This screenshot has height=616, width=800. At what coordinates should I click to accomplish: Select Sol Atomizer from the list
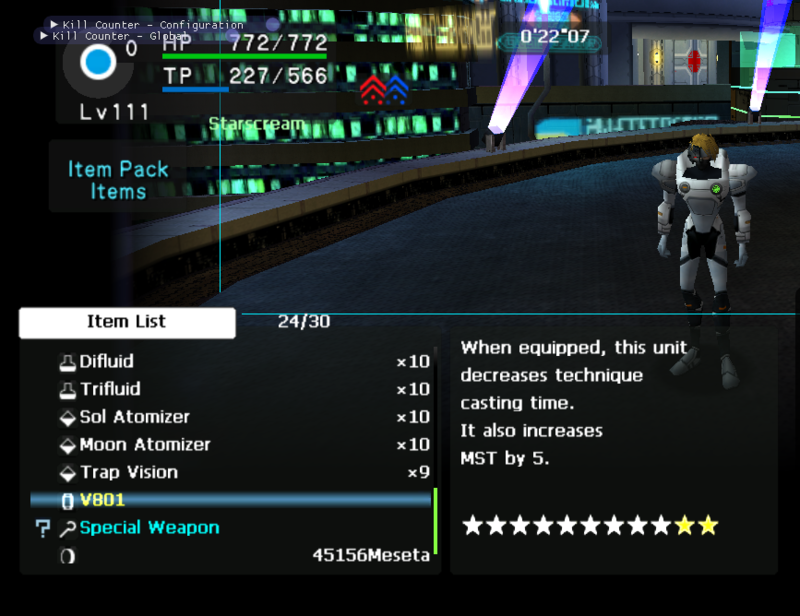(x=134, y=417)
